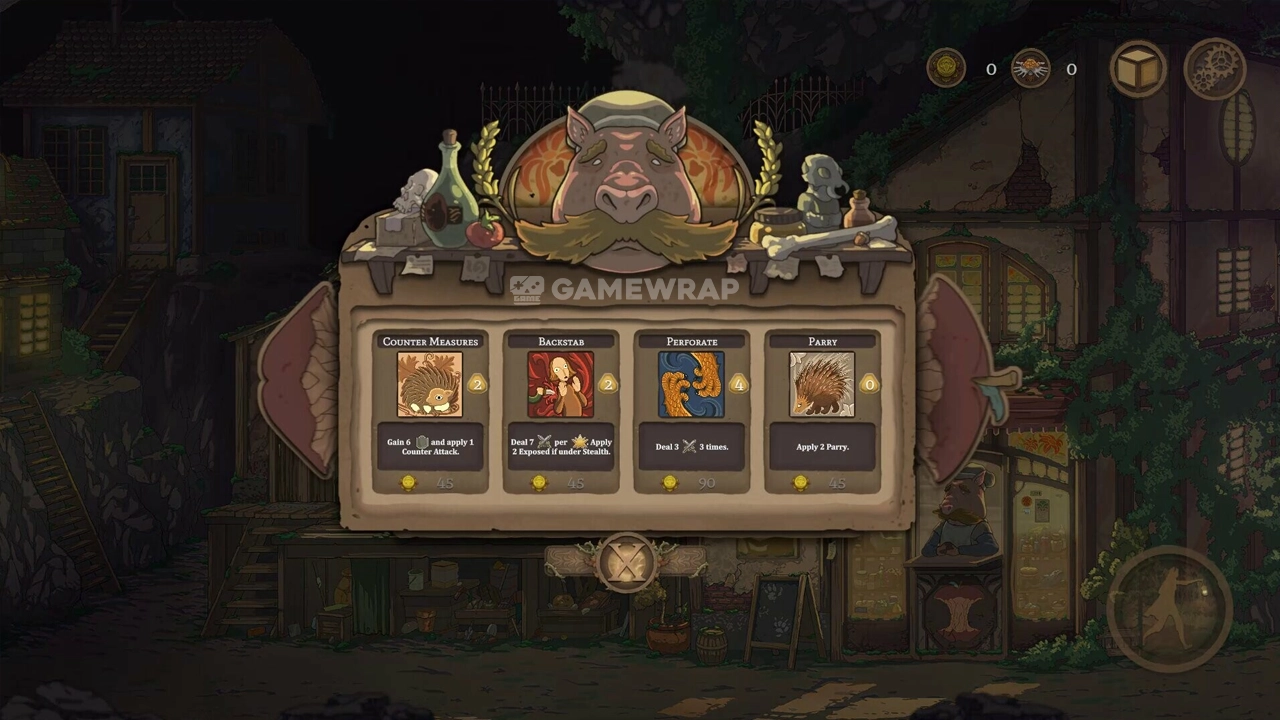1280x720 pixels.
Task: Open the cube inventory icon
Action: (x=1138, y=69)
